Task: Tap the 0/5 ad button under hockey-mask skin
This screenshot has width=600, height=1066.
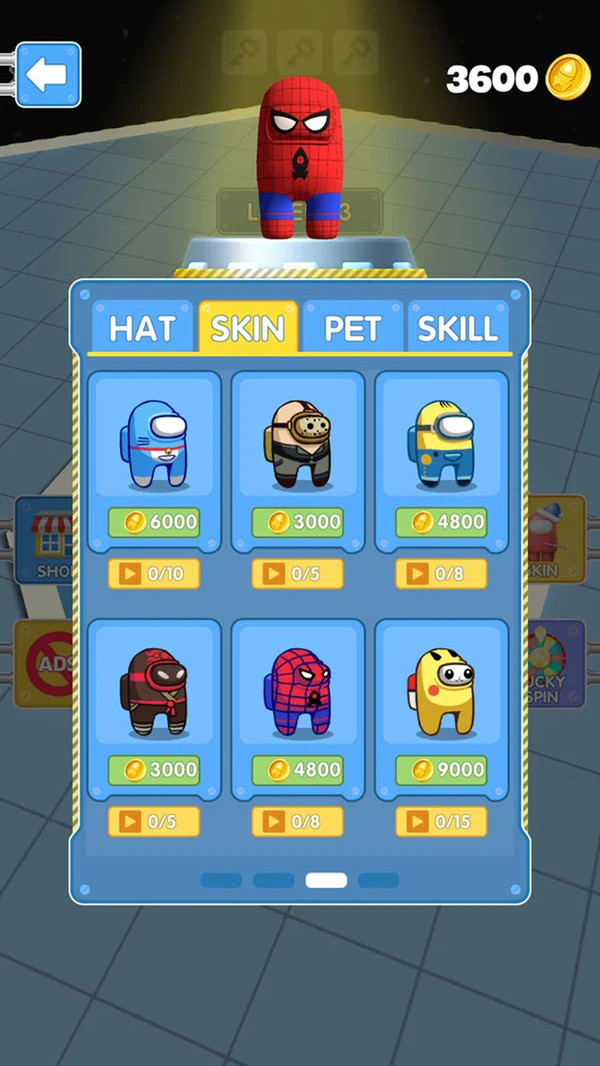Action: [298, 574]
